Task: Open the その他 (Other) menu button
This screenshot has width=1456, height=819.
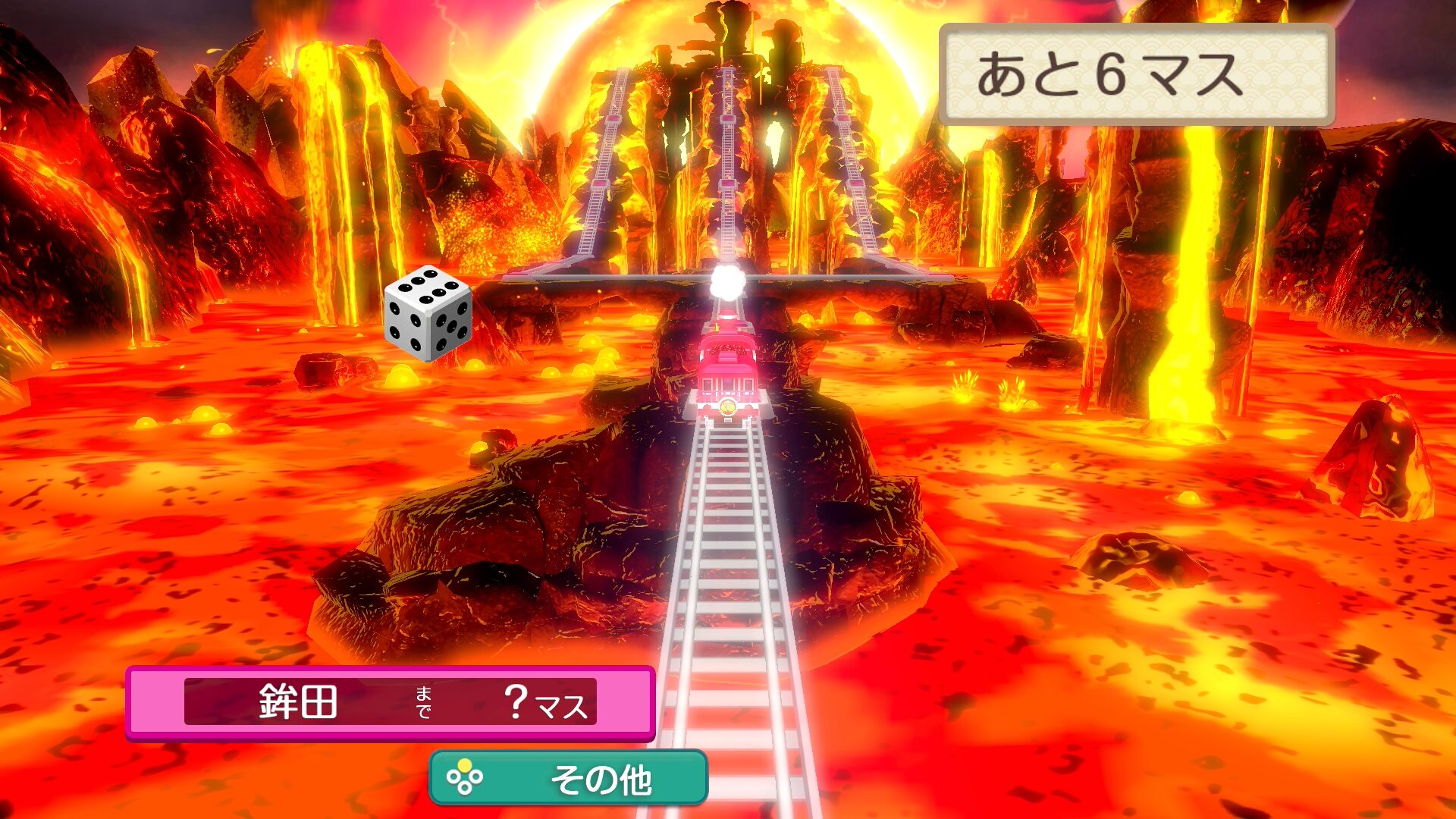Action: click(x=569, y=778)
